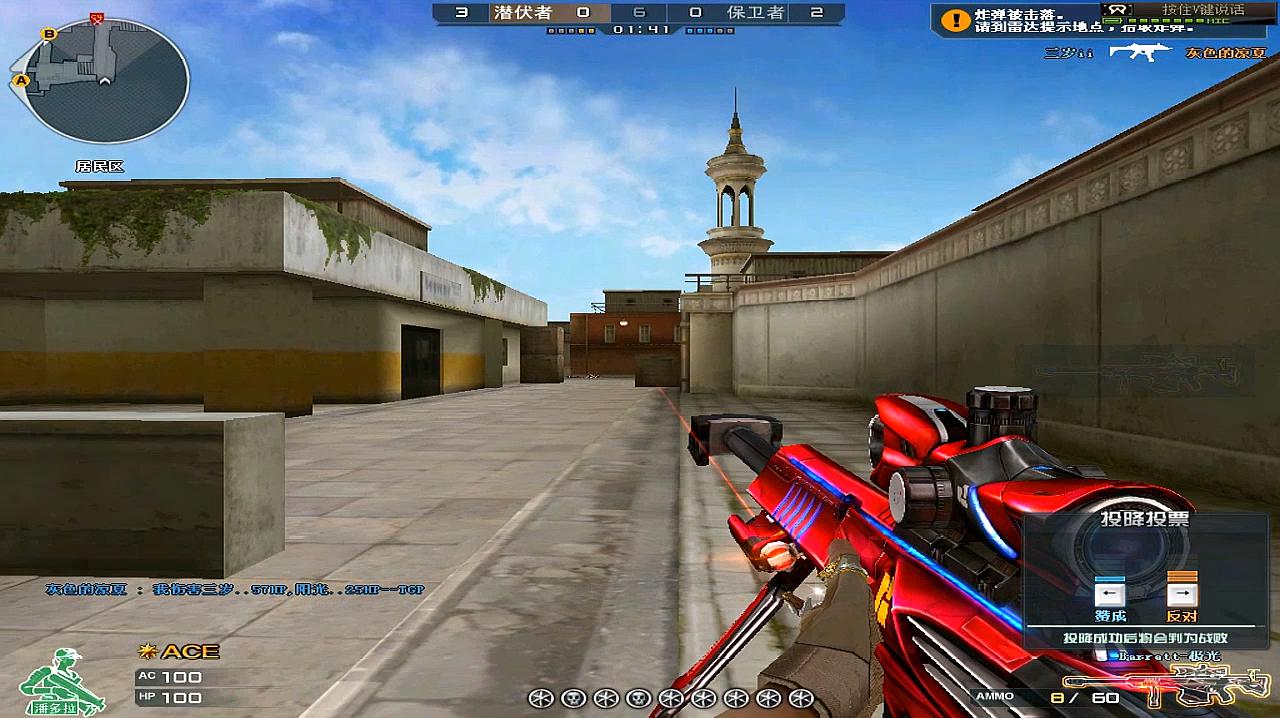The height and width of the screenshot is (718, 1280).
Task: Click the gold ACE badge
Action: point(180,652)
